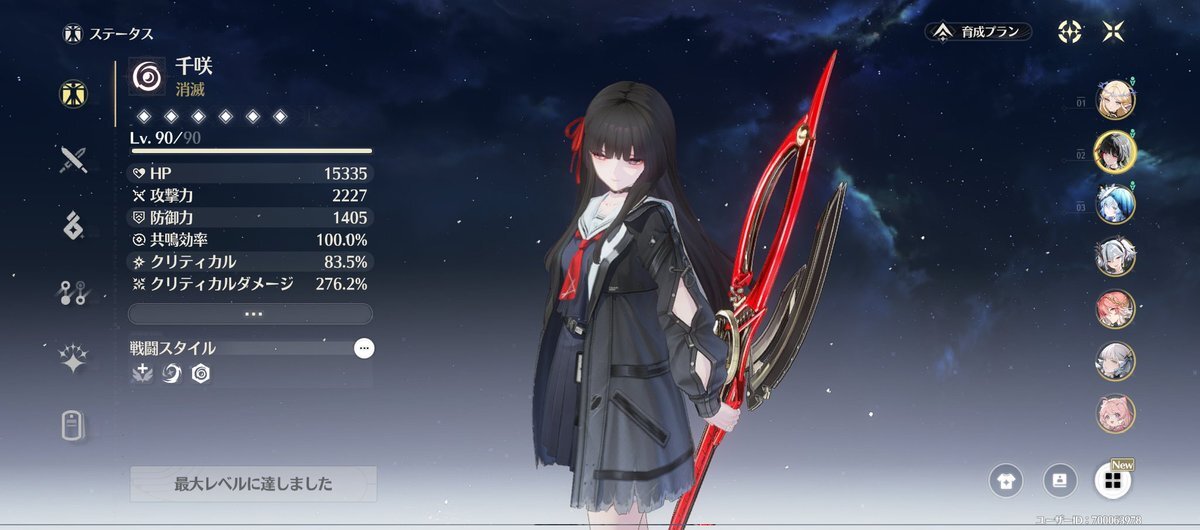
Task: Open the character profile card button
Action: pos(1059,481)
